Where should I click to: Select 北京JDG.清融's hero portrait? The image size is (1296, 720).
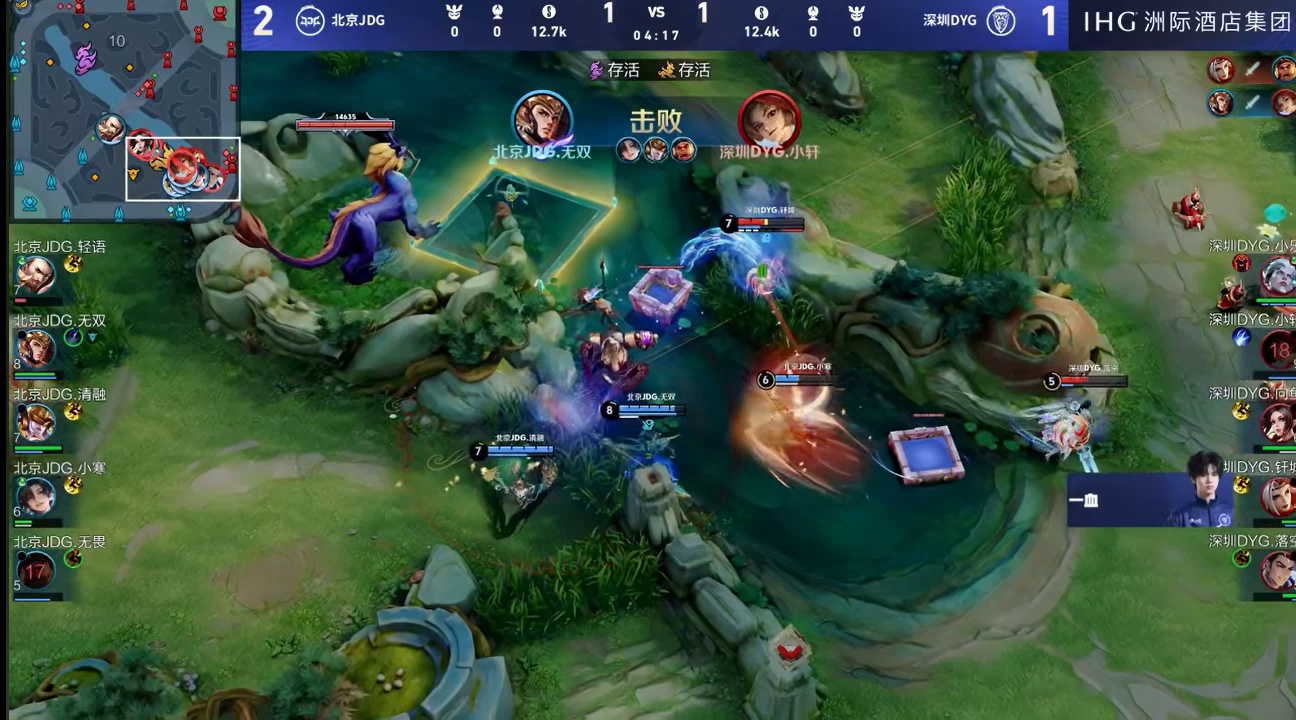(x=35, y=423)
